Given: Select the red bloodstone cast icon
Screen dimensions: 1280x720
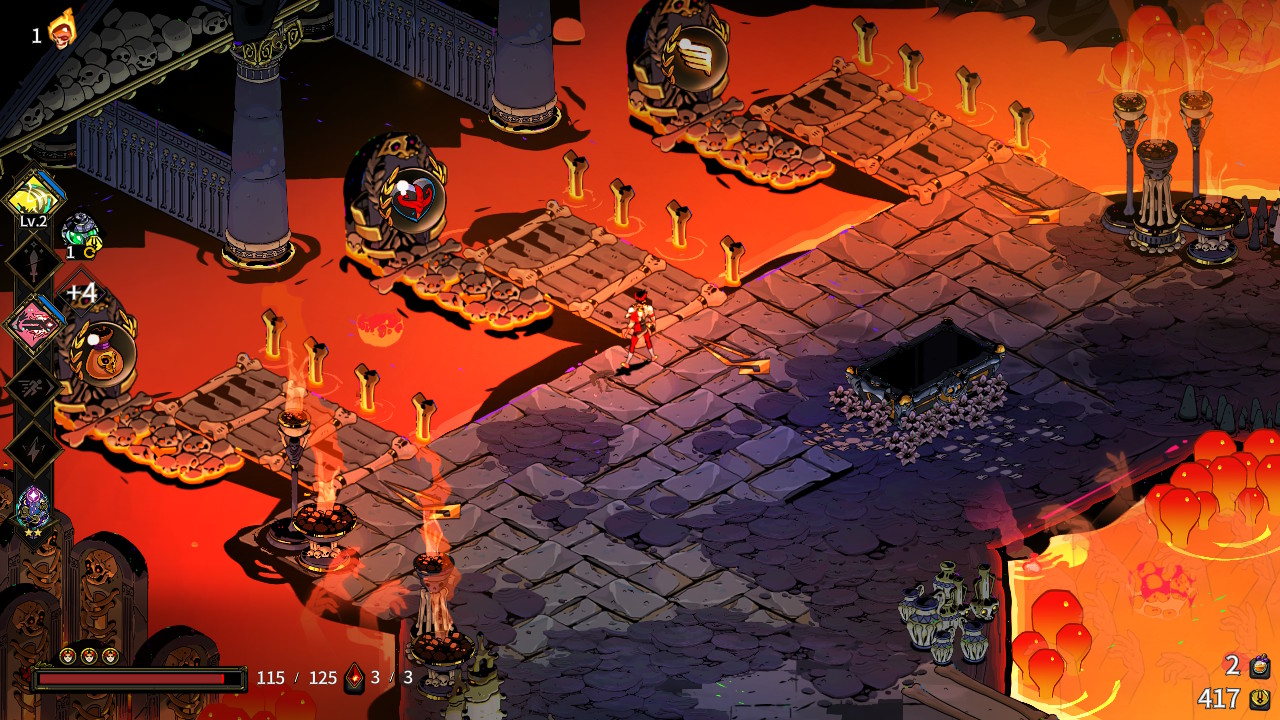Looking at the screenshot, I should coord(355,678).
